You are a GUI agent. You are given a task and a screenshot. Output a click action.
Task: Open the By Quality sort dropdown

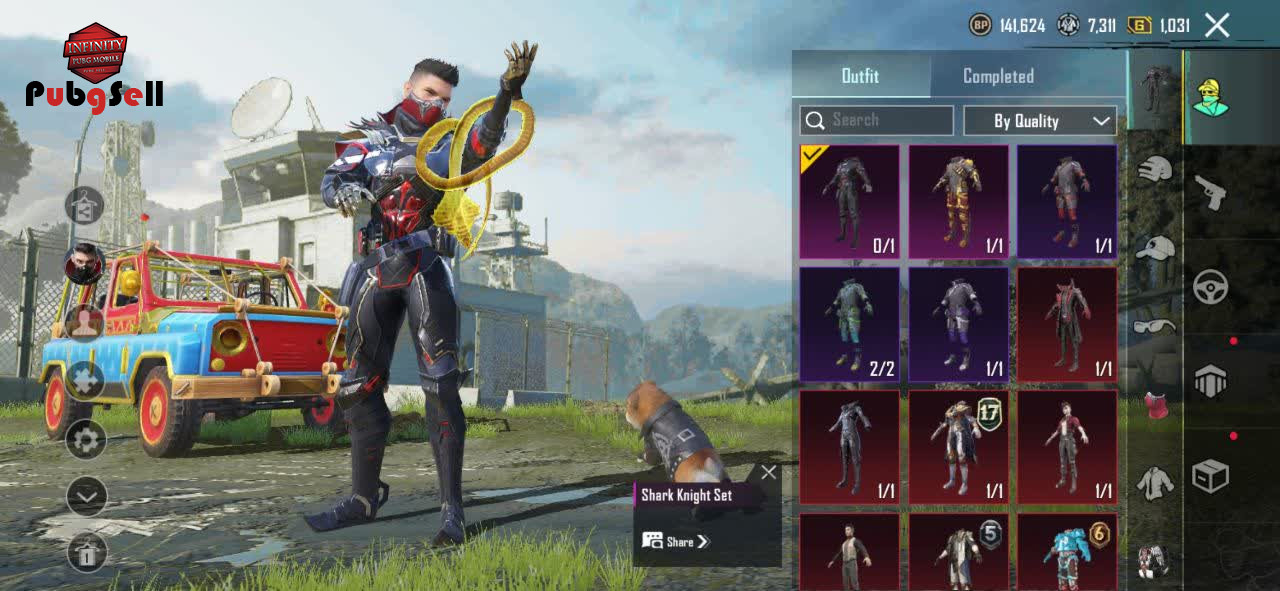click(1040, 121)
